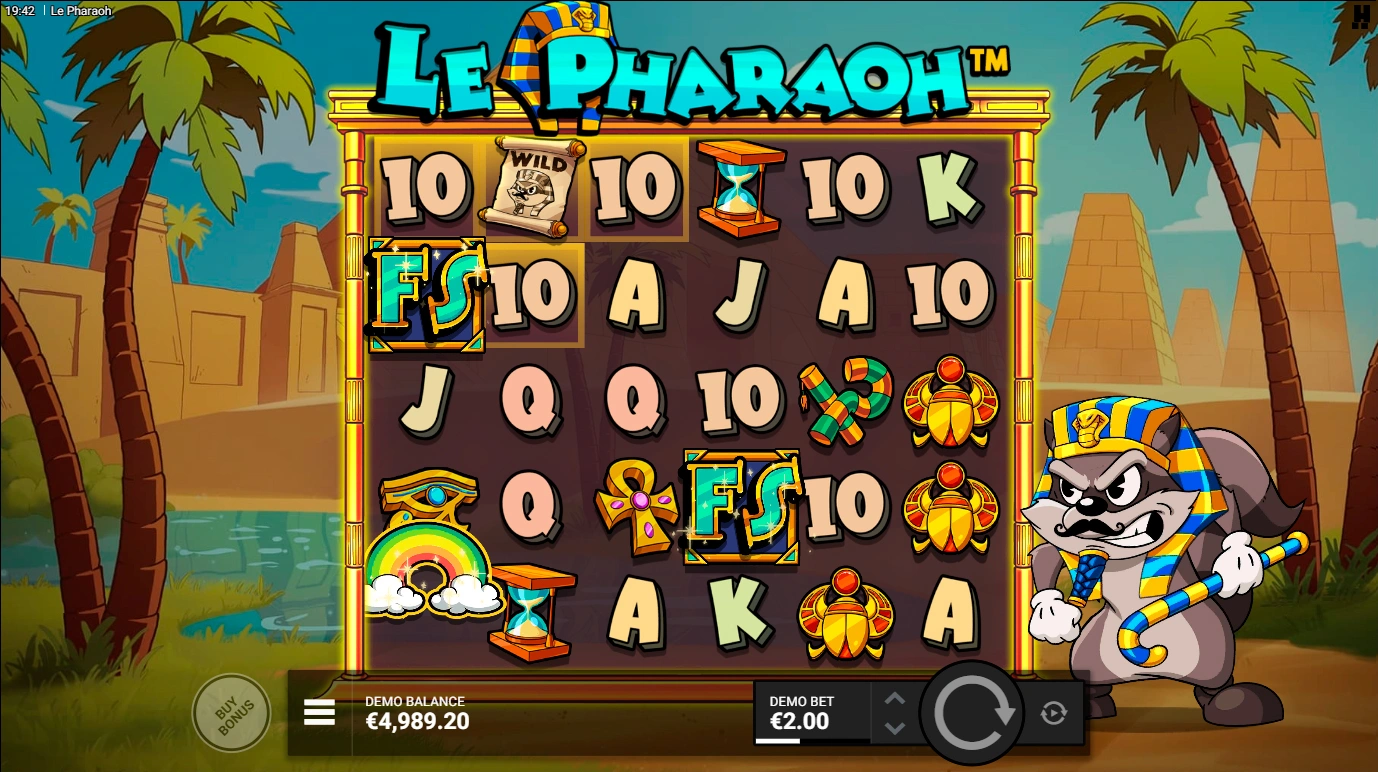Click the Buy Bonus button
The height and width of the screenshot is (772, 1378).
pos(231,711)
